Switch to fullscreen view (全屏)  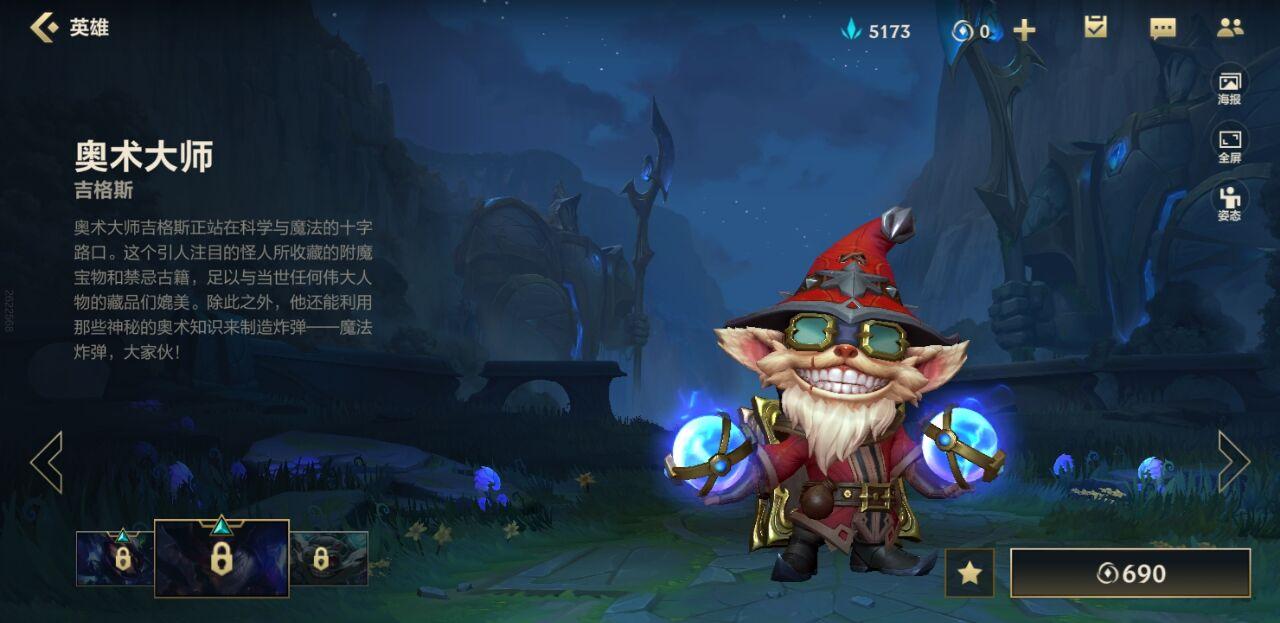1229,145
